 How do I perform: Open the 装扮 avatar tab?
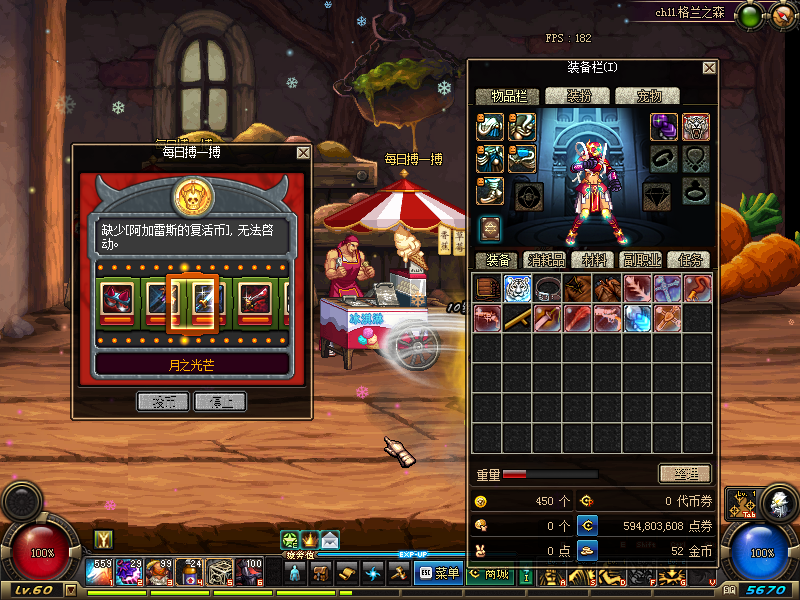[578, 97]
